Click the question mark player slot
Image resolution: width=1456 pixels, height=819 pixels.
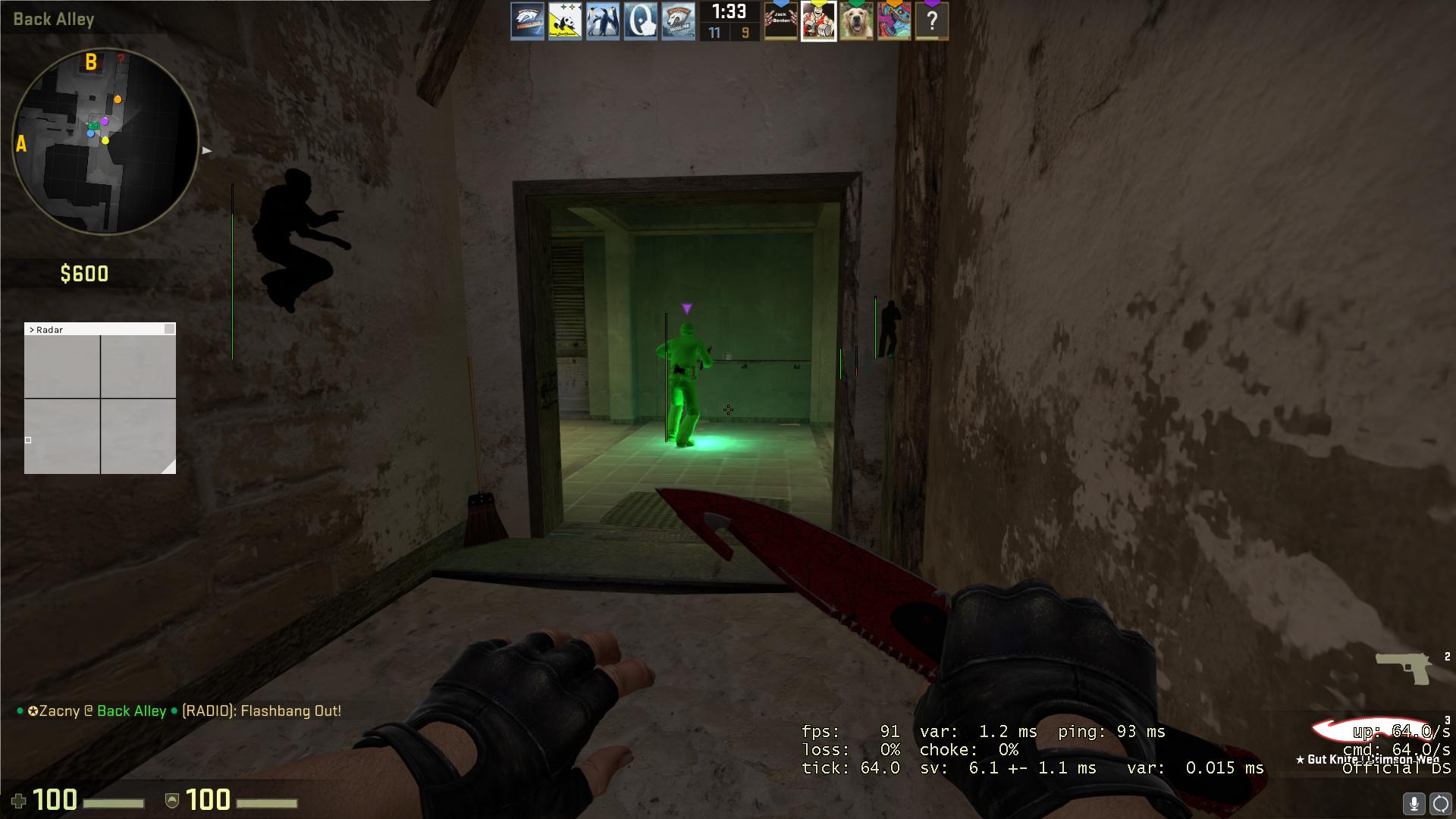pyautogui.click(x=932, y=21)
